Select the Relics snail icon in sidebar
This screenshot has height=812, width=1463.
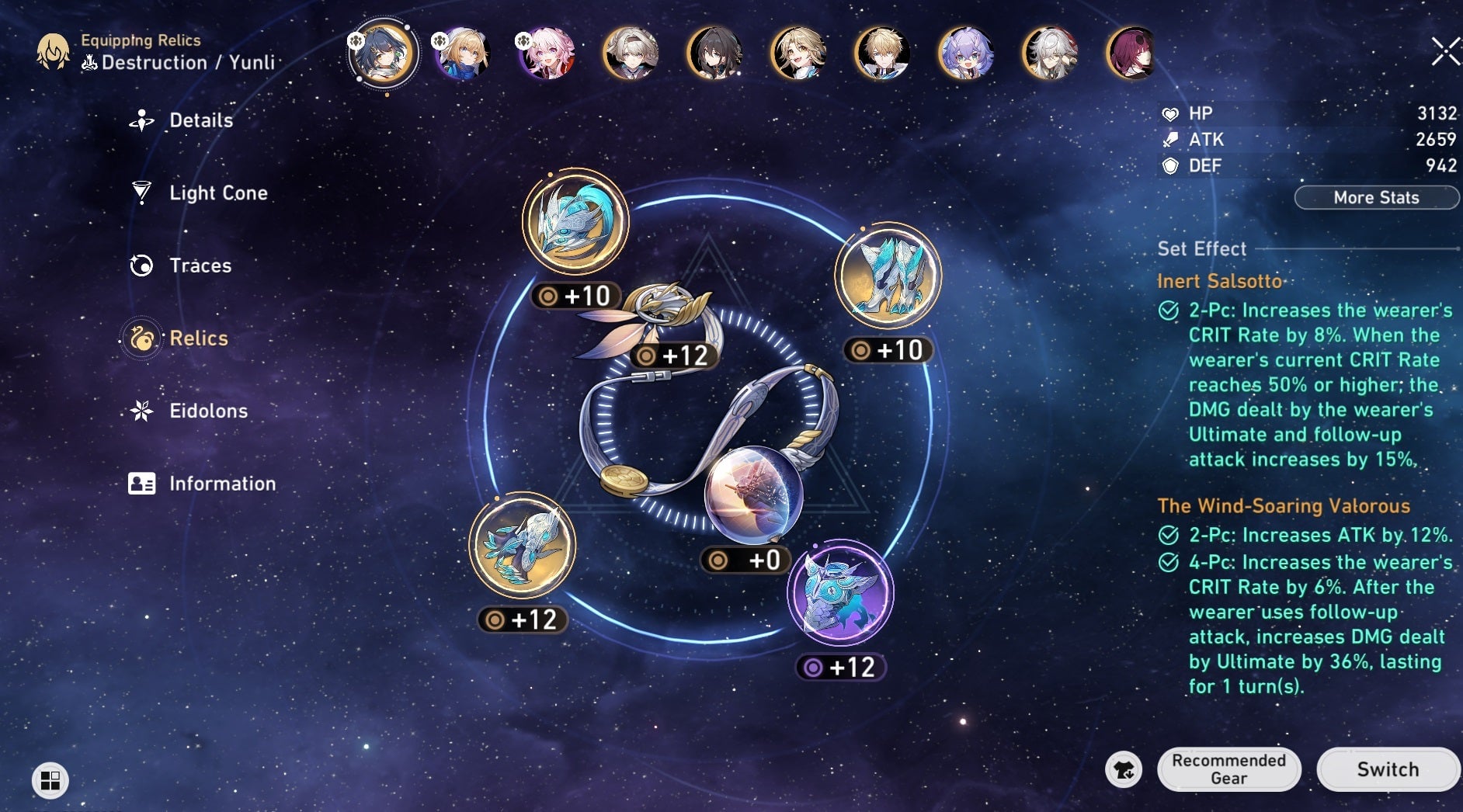click(141, 338)
